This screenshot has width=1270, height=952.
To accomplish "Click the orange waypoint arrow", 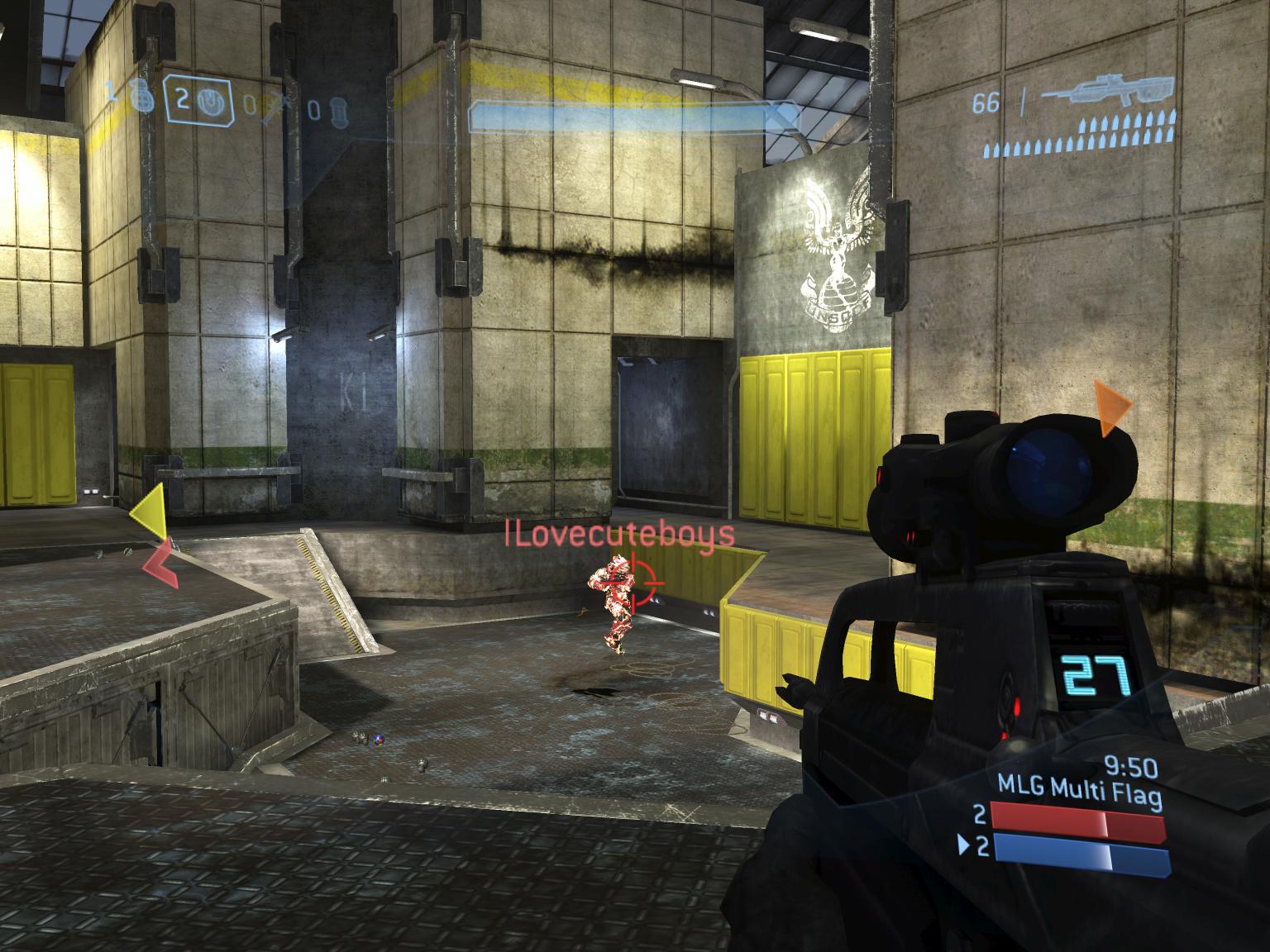I will click(x=1111, y=408).
